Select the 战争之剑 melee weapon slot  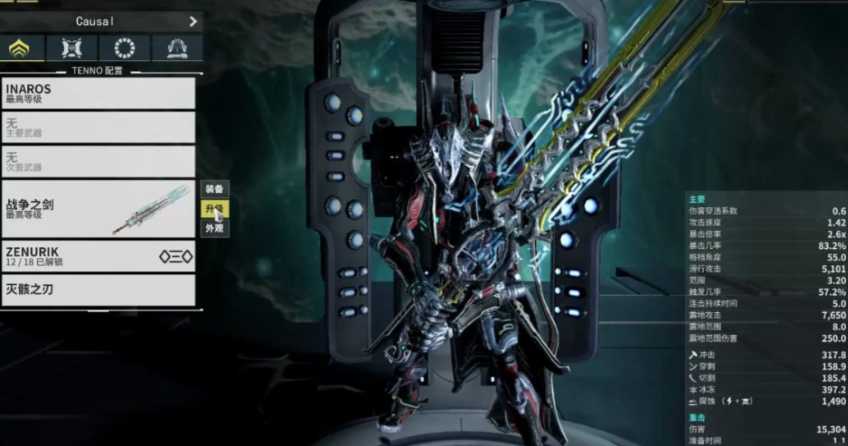98,208
